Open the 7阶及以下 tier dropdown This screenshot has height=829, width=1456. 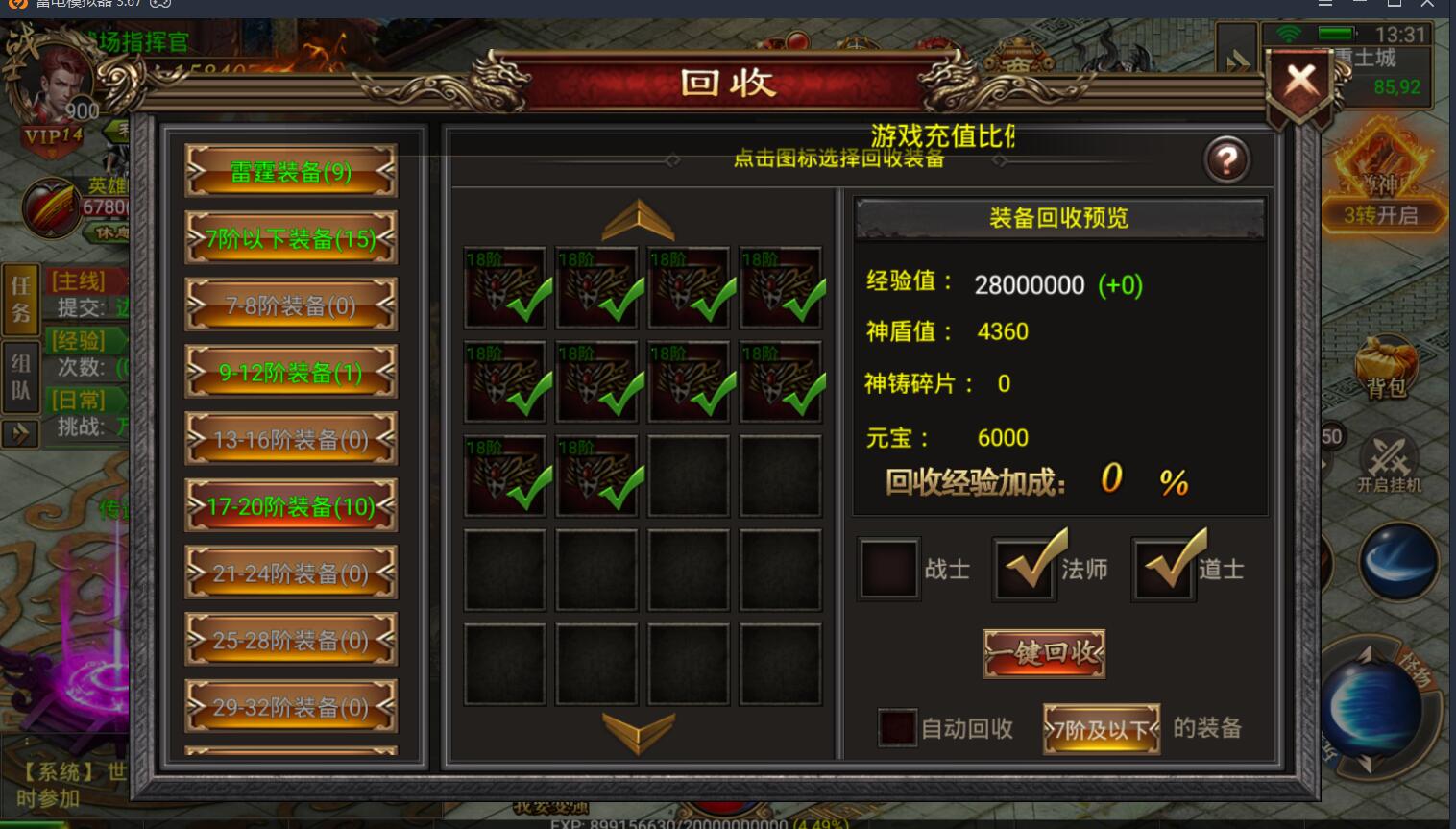tap(1101, 728)
